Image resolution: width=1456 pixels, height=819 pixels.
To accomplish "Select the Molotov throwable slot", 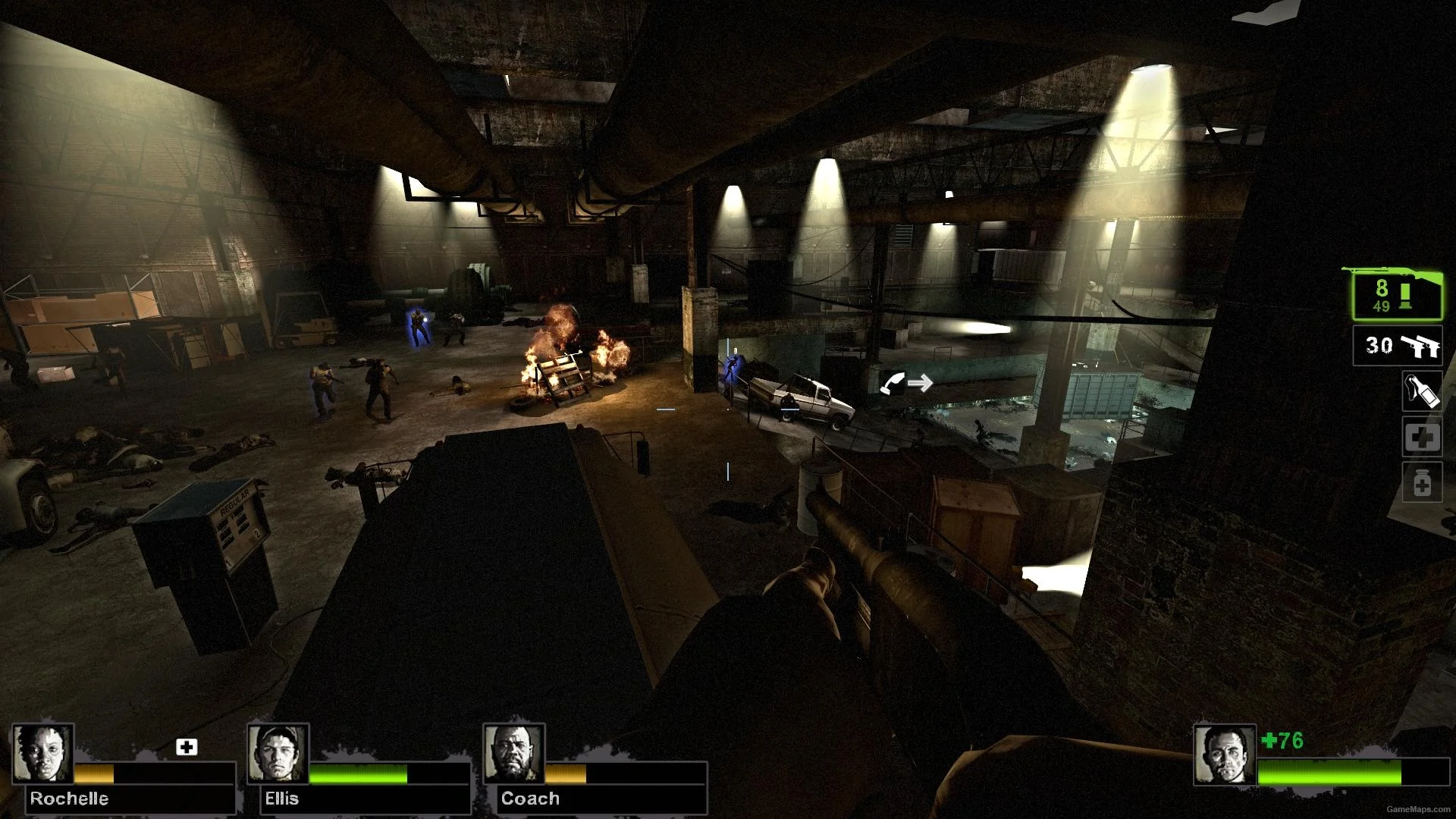I will pyautogui.click(x=1422, y=391).
